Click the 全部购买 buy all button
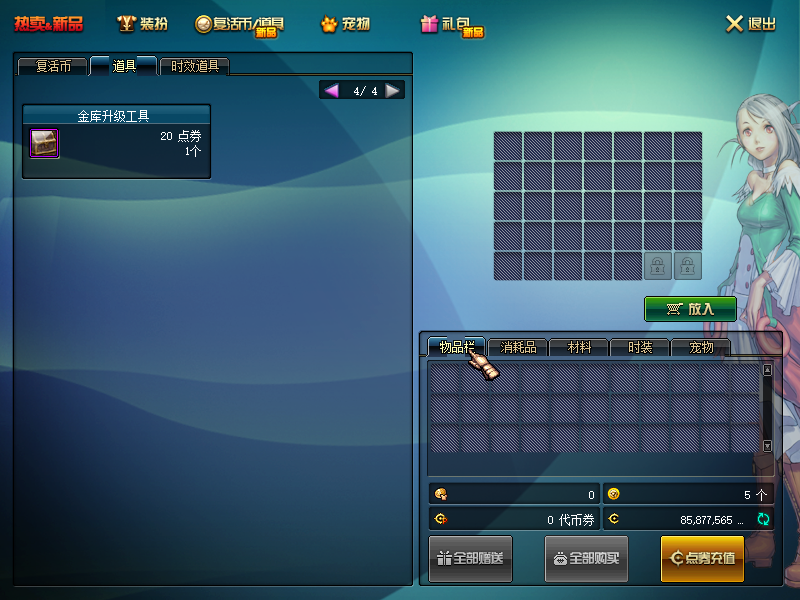The width and height of the screenshot is (800, 600). click(586, 558)
